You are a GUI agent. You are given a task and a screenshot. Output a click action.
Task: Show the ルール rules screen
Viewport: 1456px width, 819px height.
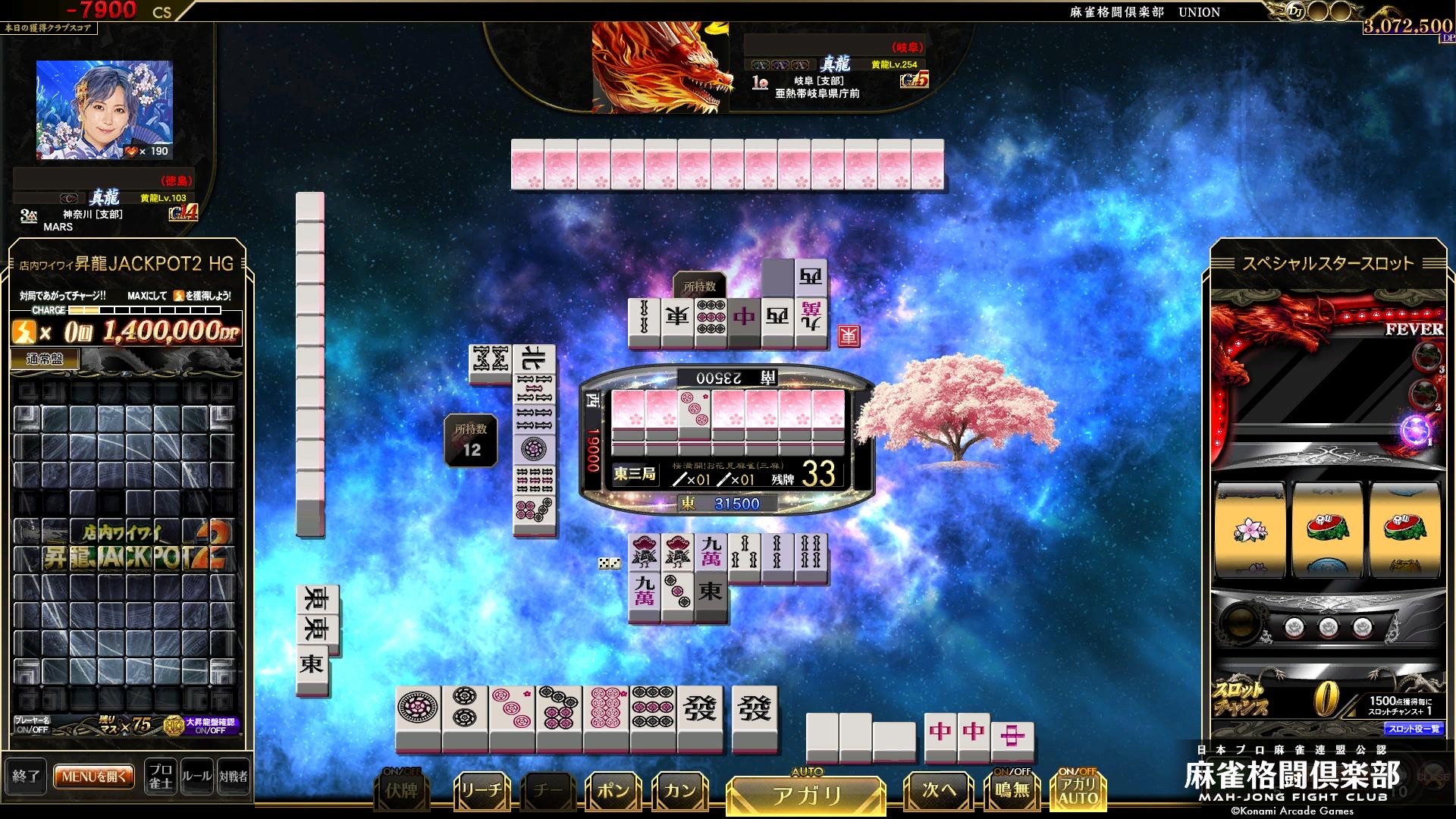coord(196,777)
